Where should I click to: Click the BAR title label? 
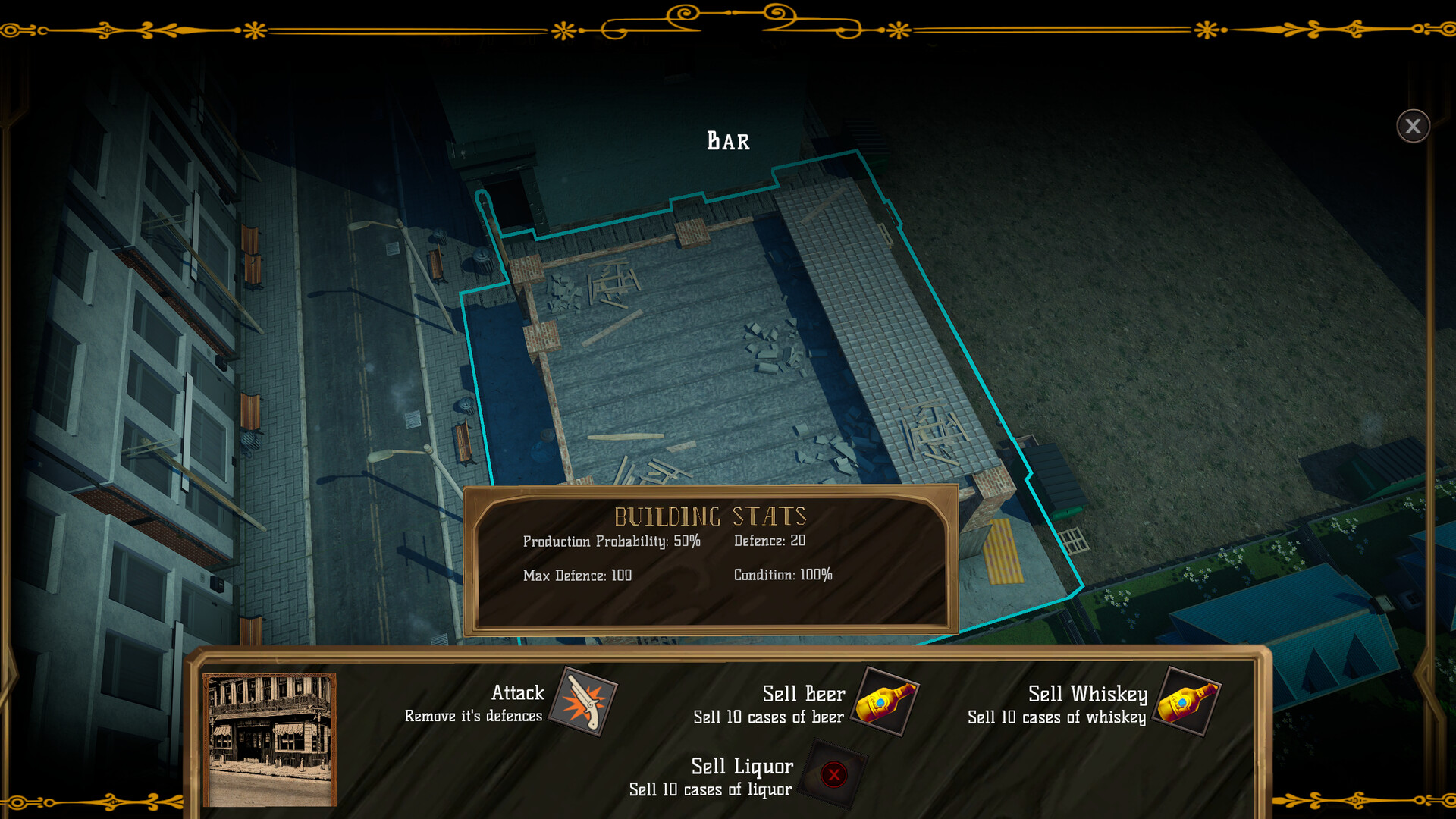[728, 140]
